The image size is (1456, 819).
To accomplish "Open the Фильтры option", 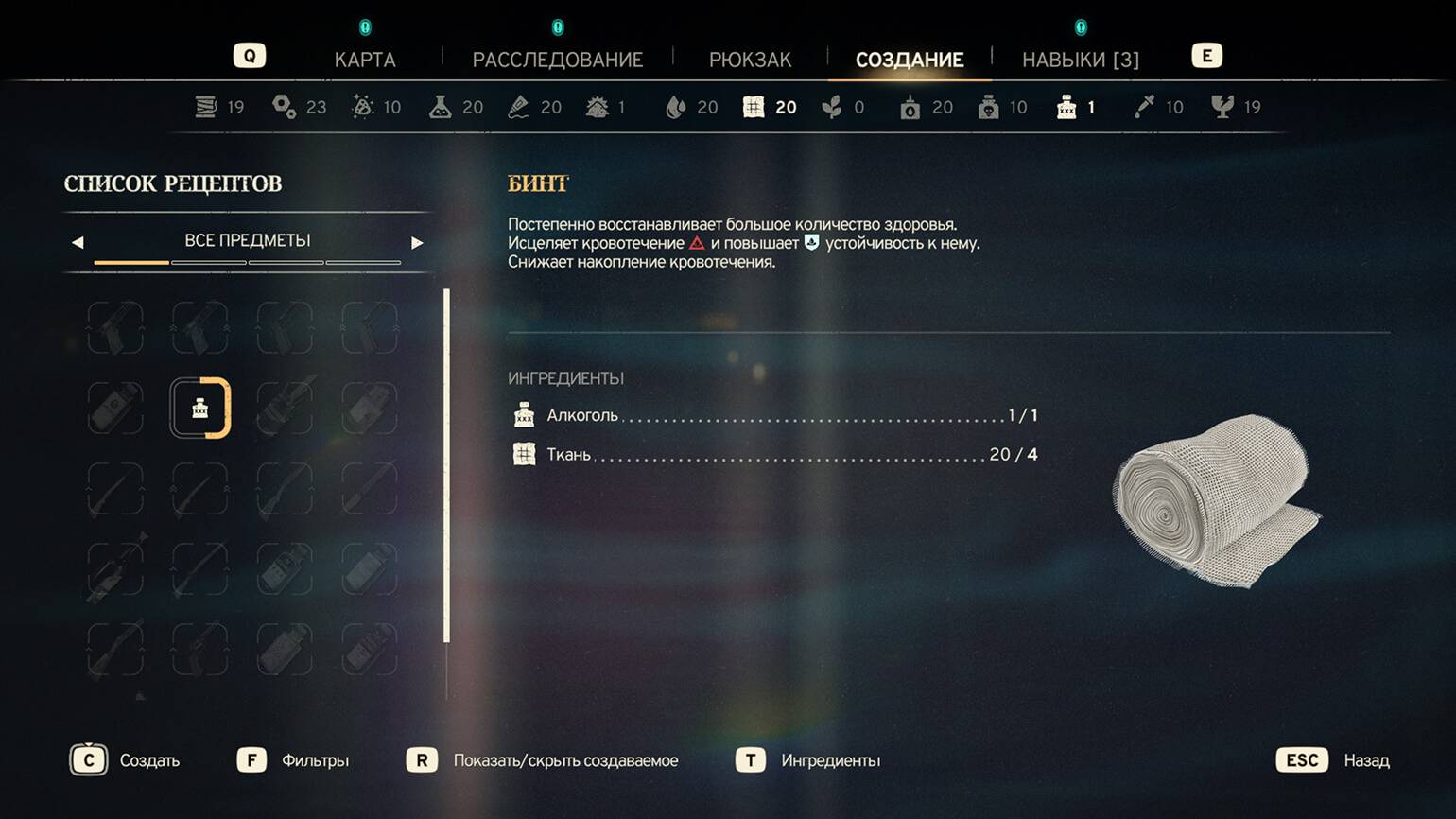I will tap(293, 760).
